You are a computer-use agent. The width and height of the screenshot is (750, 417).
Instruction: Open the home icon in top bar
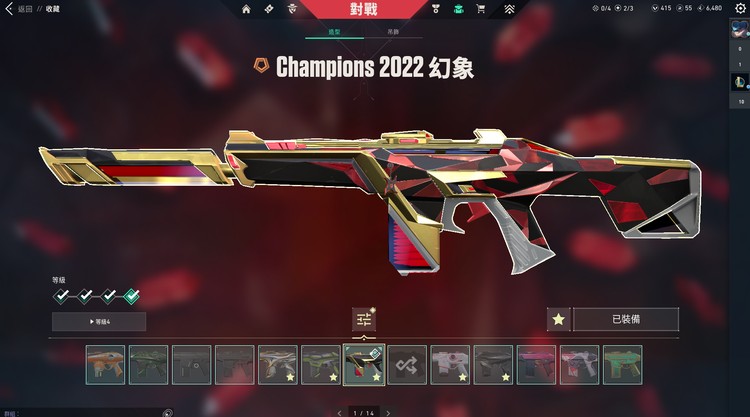(246, 9)
